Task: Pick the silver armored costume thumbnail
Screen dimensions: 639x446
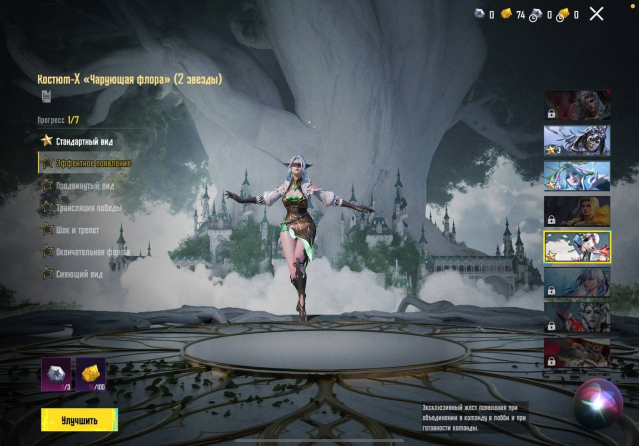Action: (577, 140)
